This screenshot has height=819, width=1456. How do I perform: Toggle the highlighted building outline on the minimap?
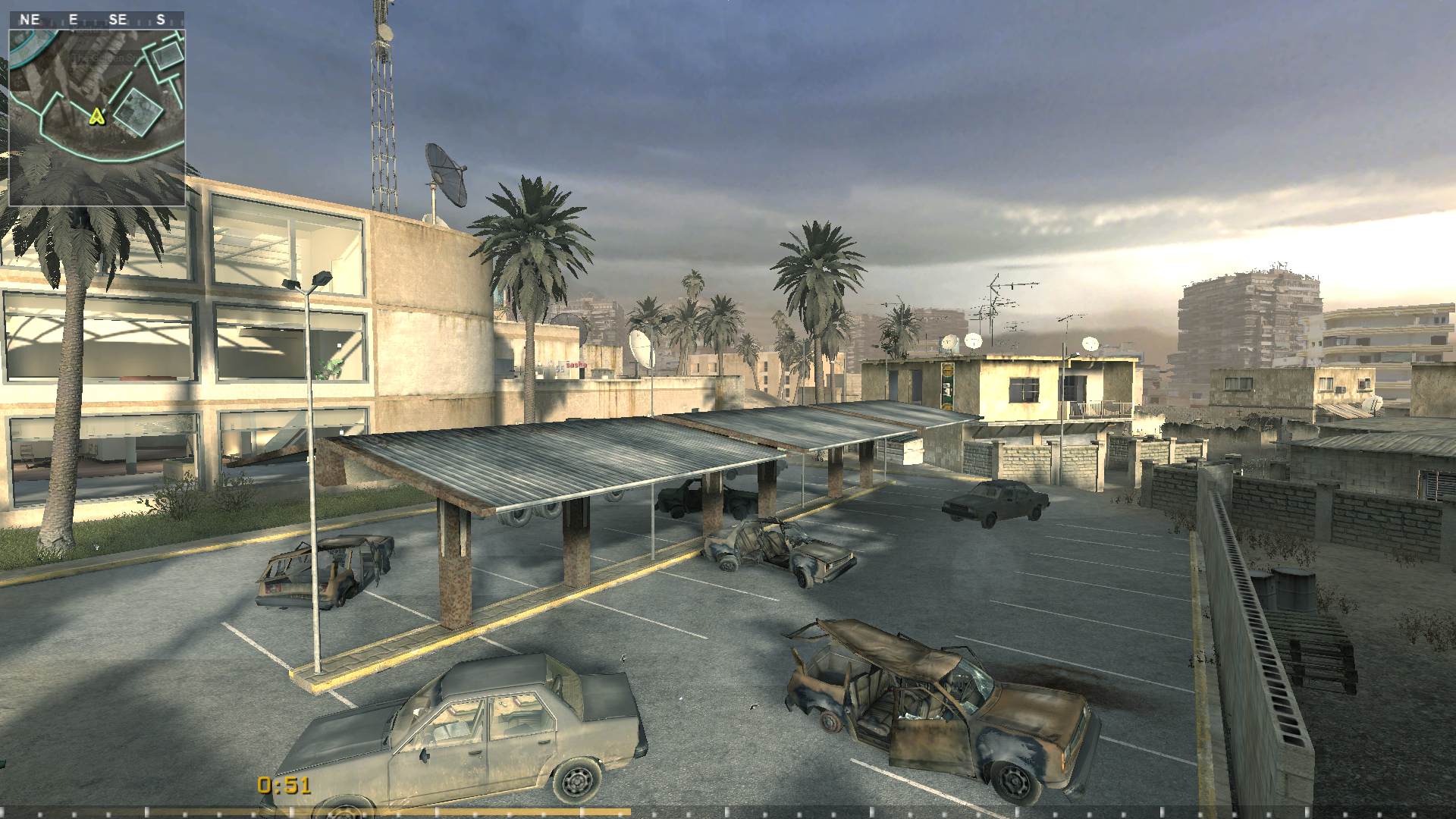click(x=136, y=114)
